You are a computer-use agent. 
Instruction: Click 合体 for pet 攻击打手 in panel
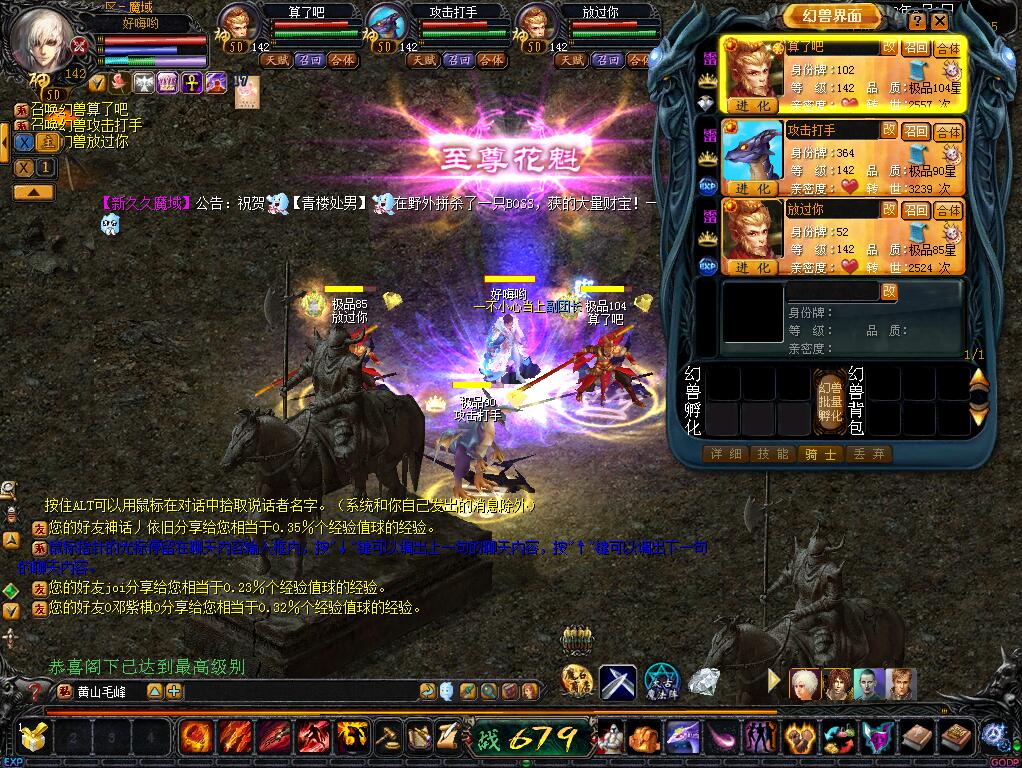(948, 131)
